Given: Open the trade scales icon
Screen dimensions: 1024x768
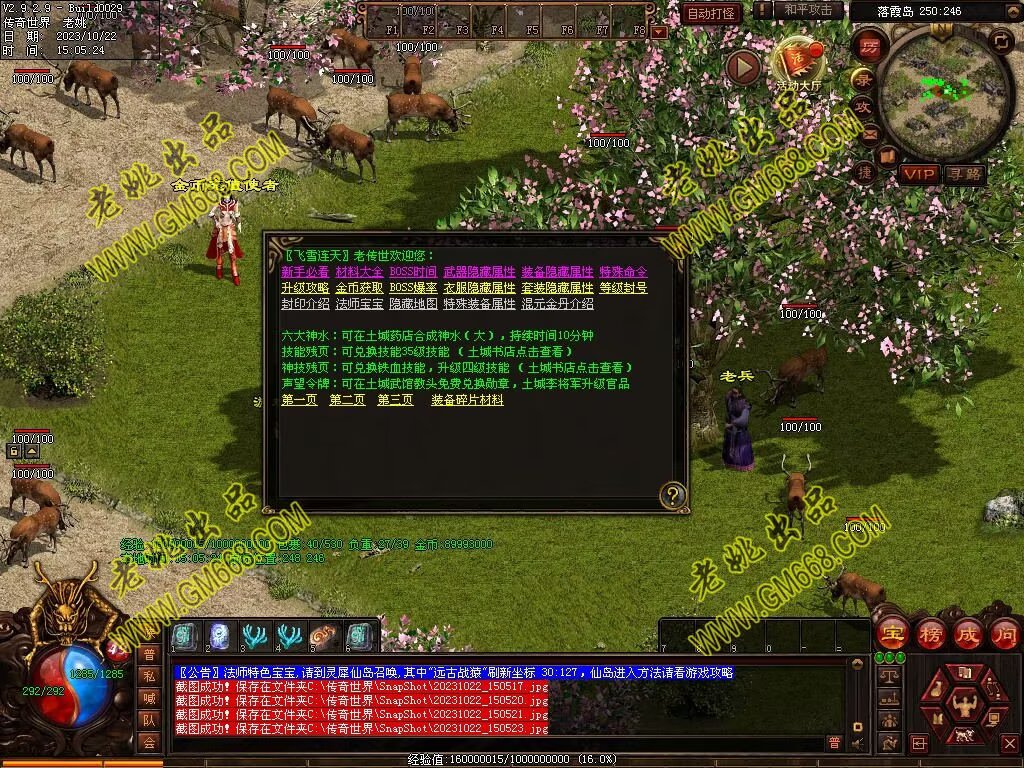Looking at the screenshot, I should click(x=888, y=677).
